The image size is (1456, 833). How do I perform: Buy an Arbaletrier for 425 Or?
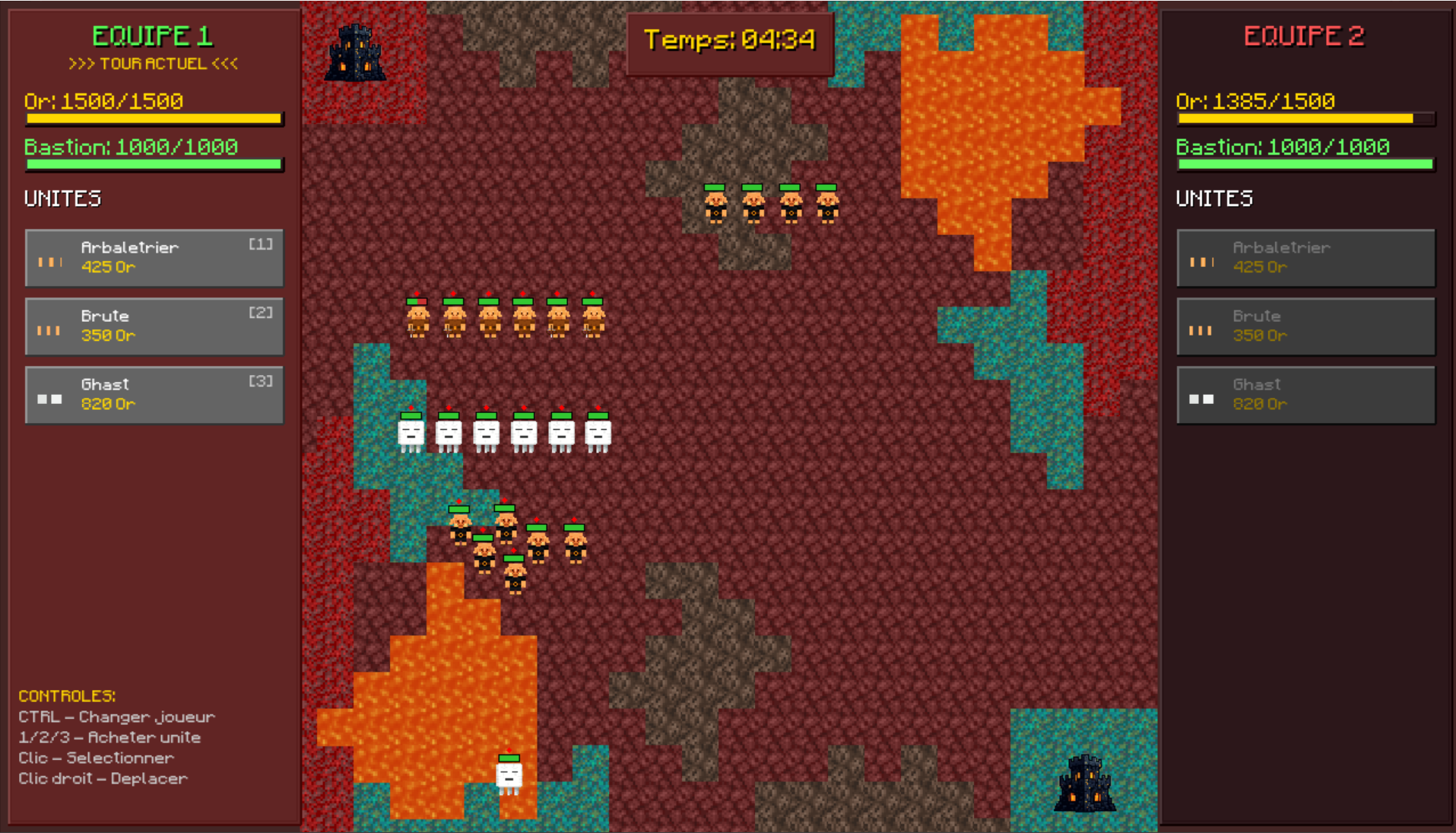point(152,259)
